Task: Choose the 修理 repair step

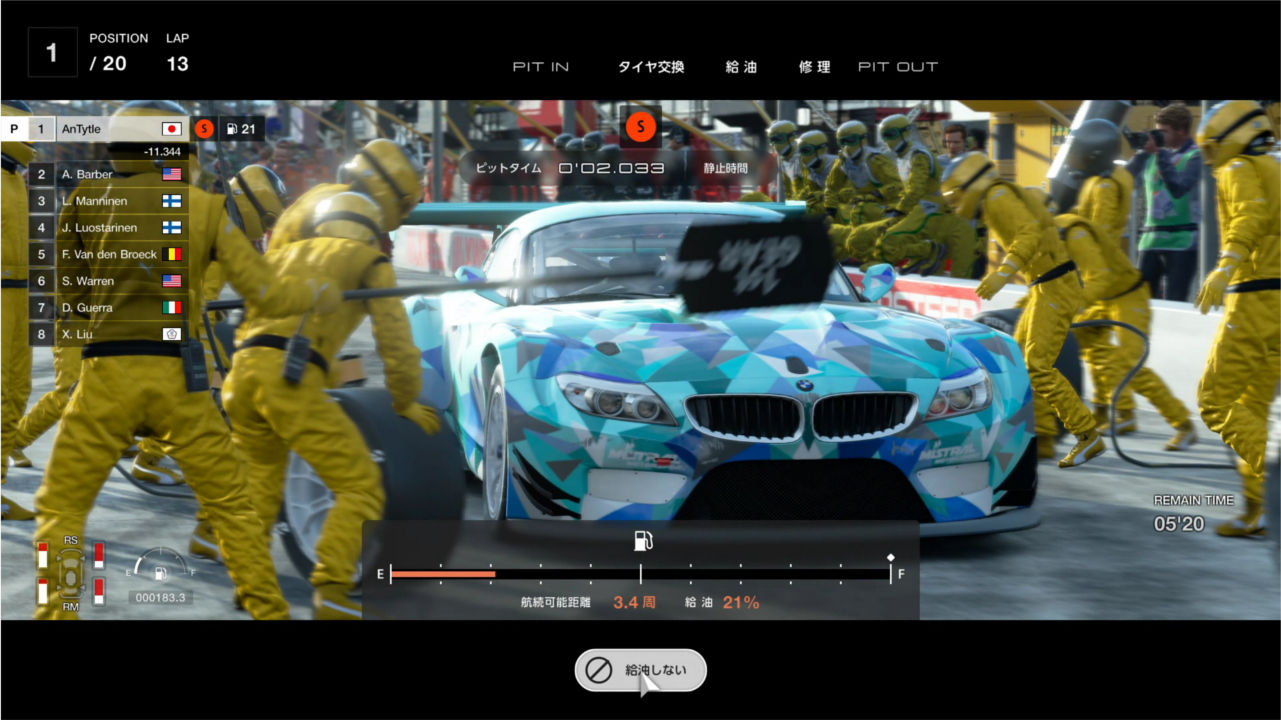Action: tap(814, 67)
